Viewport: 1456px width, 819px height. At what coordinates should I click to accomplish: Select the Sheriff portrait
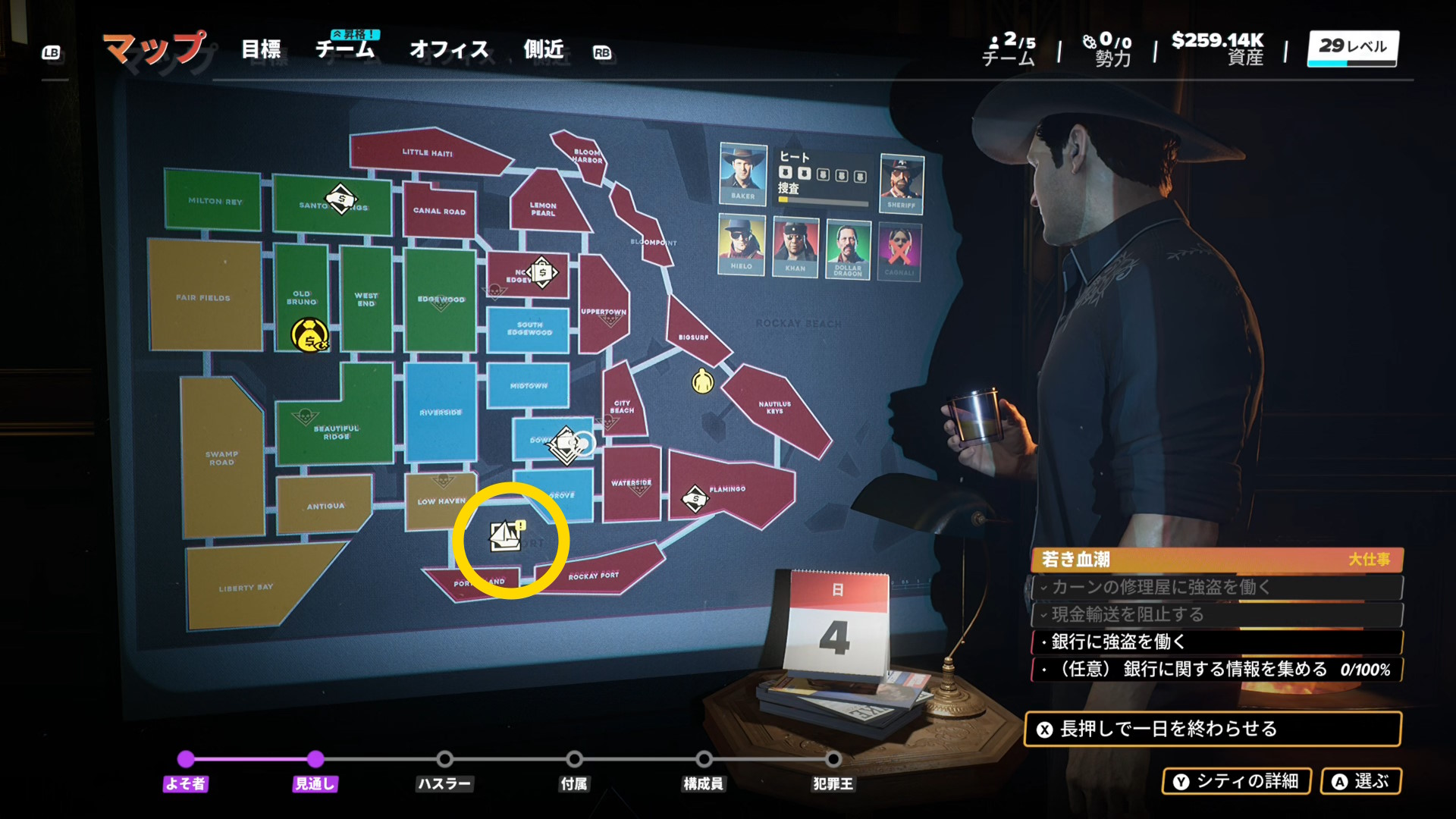coord(901,182)
